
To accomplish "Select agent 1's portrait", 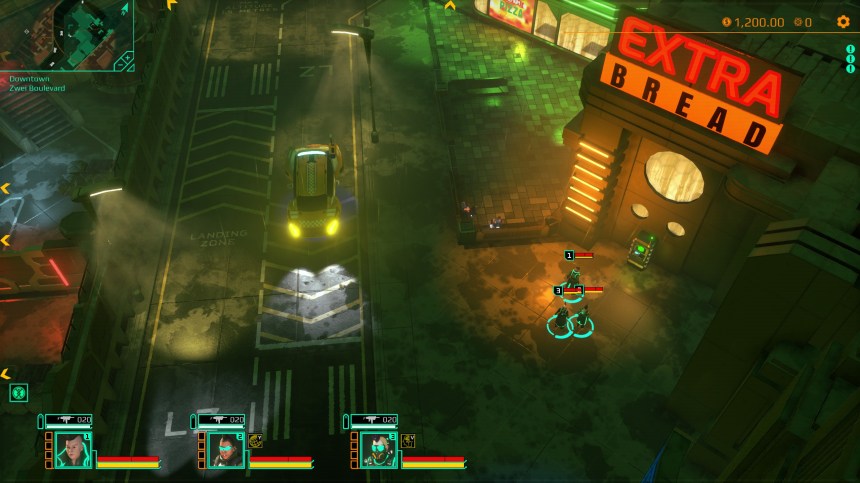I will click(x=70, y=450).
